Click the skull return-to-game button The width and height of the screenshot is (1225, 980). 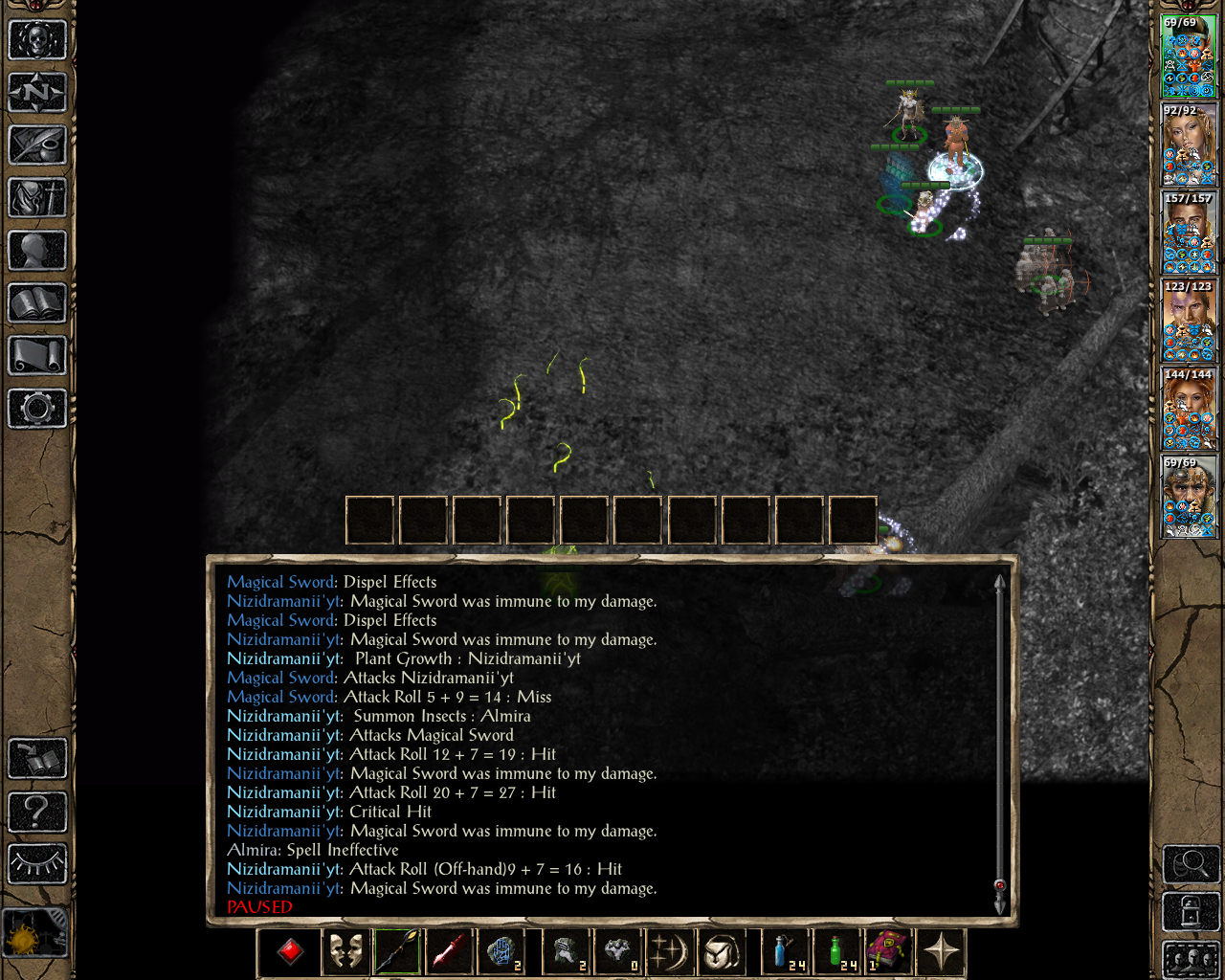point(37,40)
